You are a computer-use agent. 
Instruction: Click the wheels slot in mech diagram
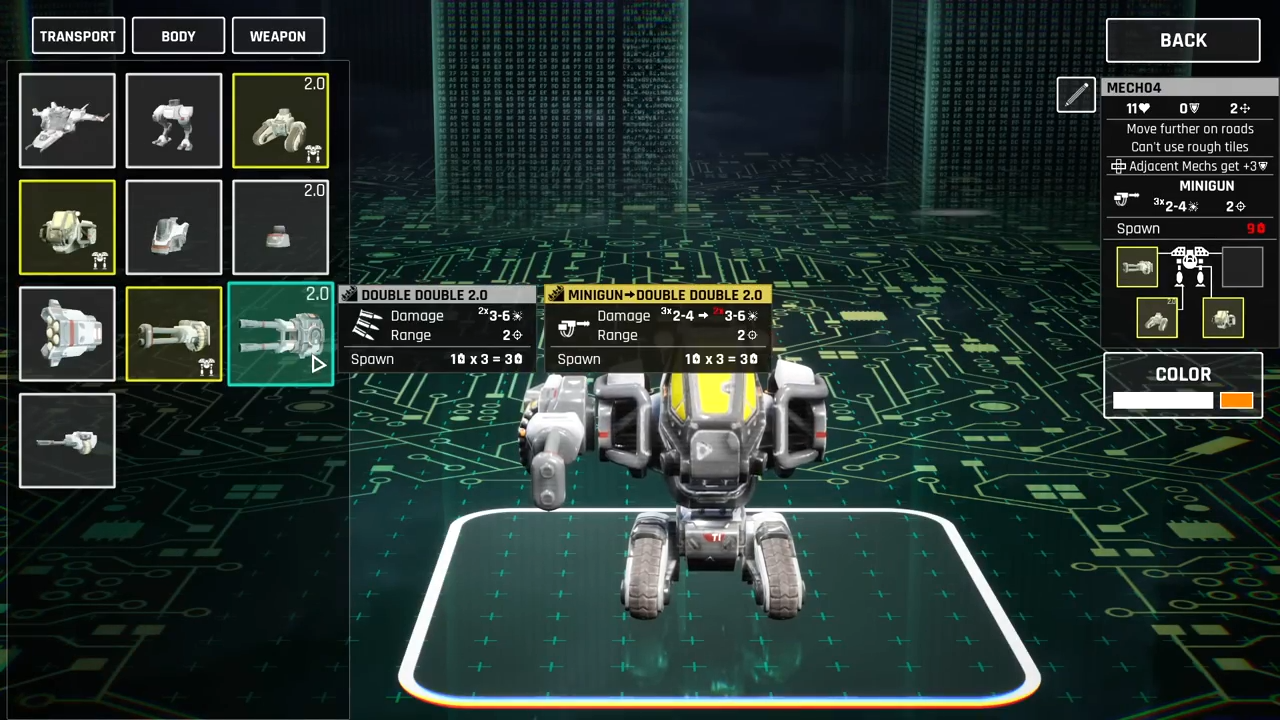[x=1157, y=318]
